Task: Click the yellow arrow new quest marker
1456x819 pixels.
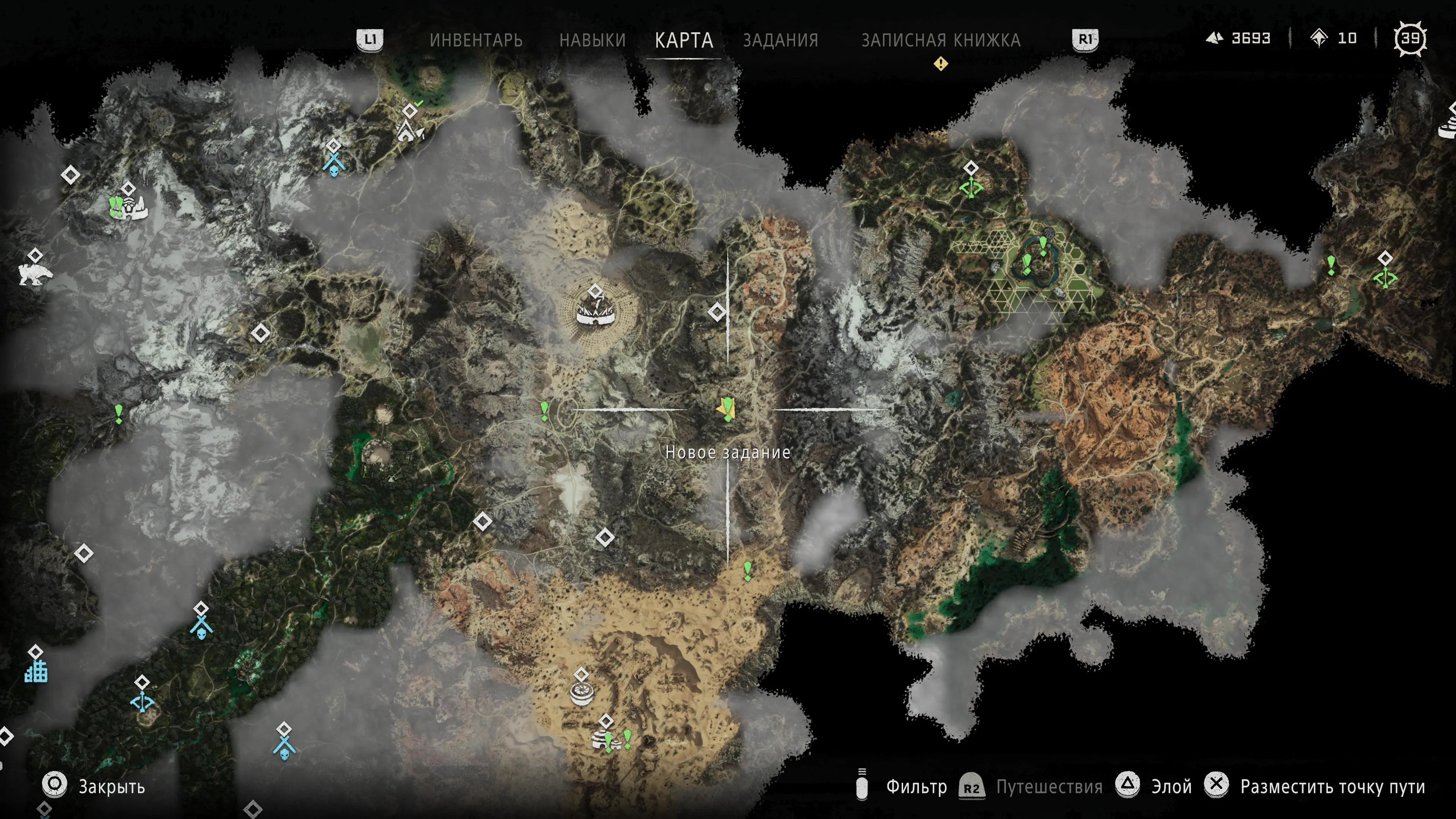Action: [x=726, y=409]
